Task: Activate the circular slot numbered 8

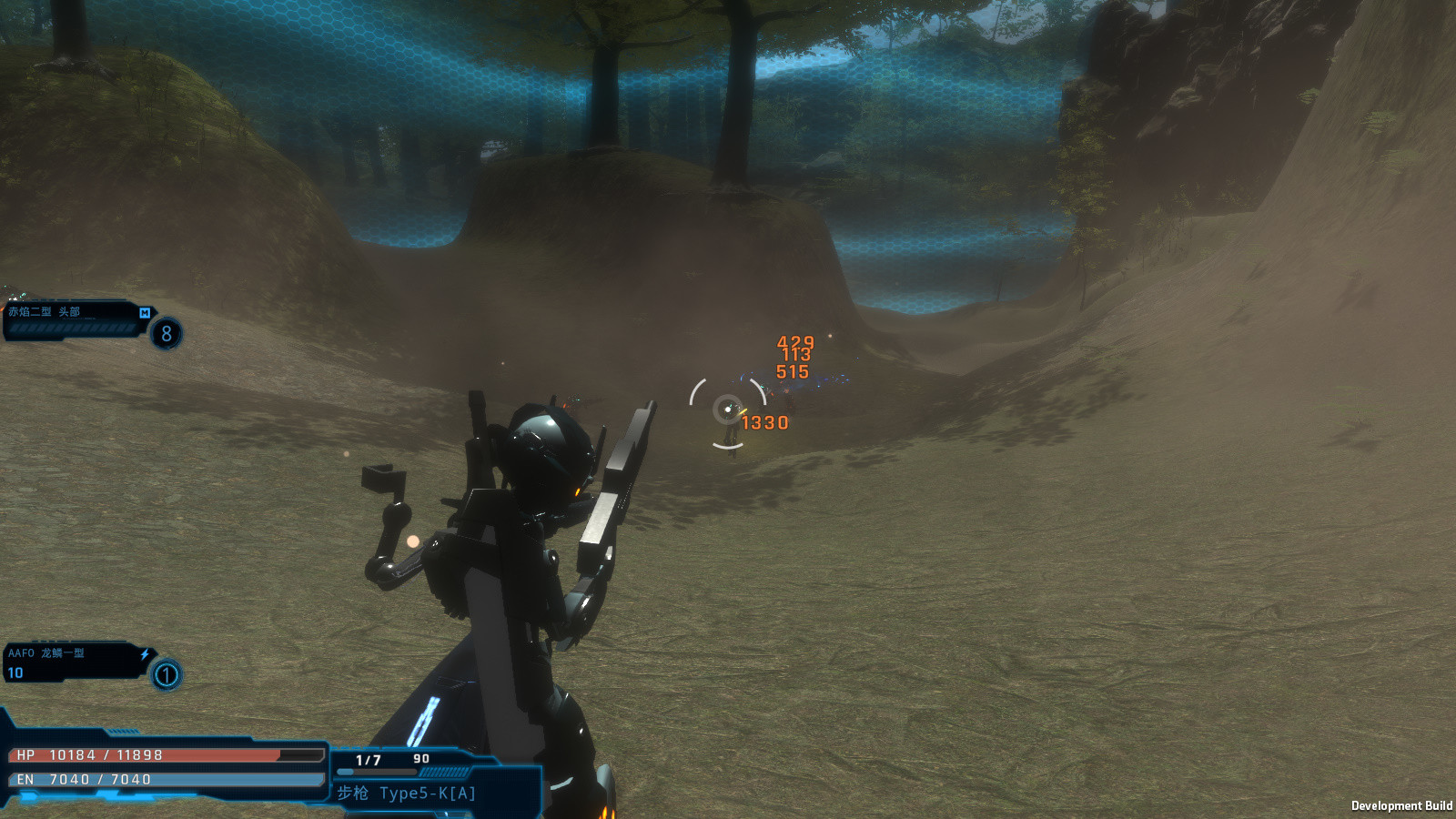Action: [167, 334]
